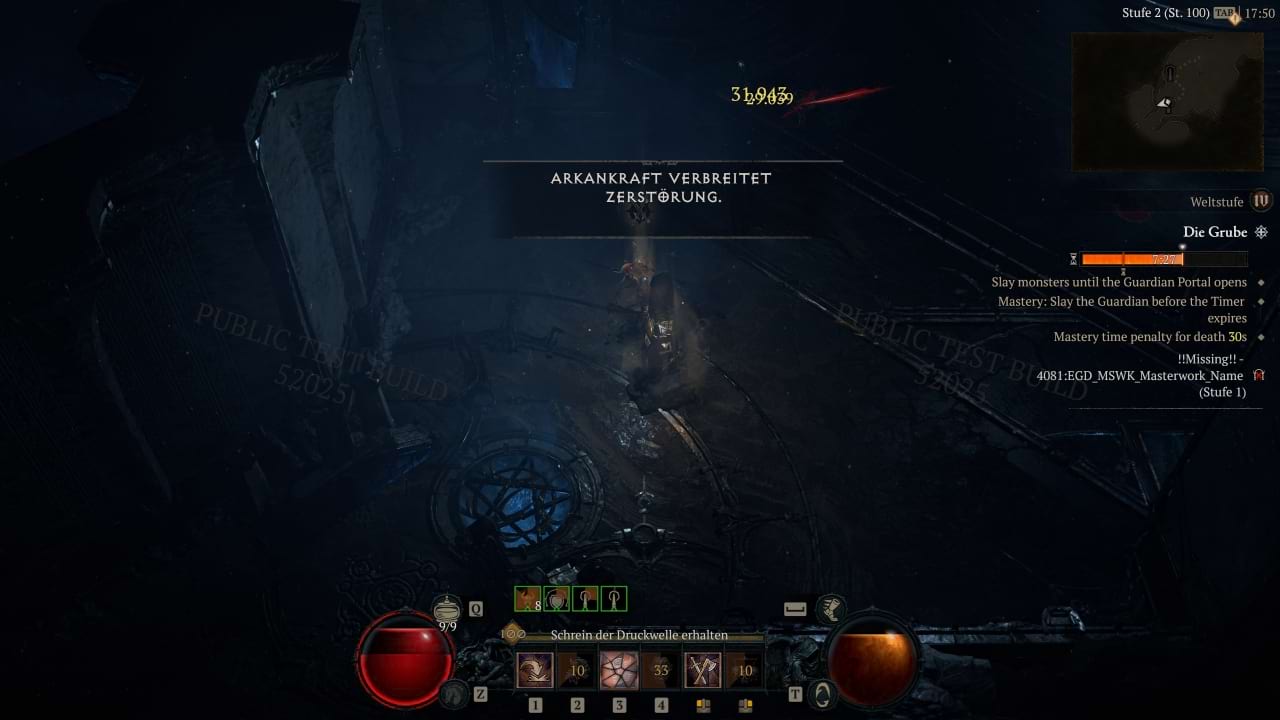Screen dimensions: 1280x720
Task: Trigger the cracked ground skill in slot 3
Action: [619, 670]
